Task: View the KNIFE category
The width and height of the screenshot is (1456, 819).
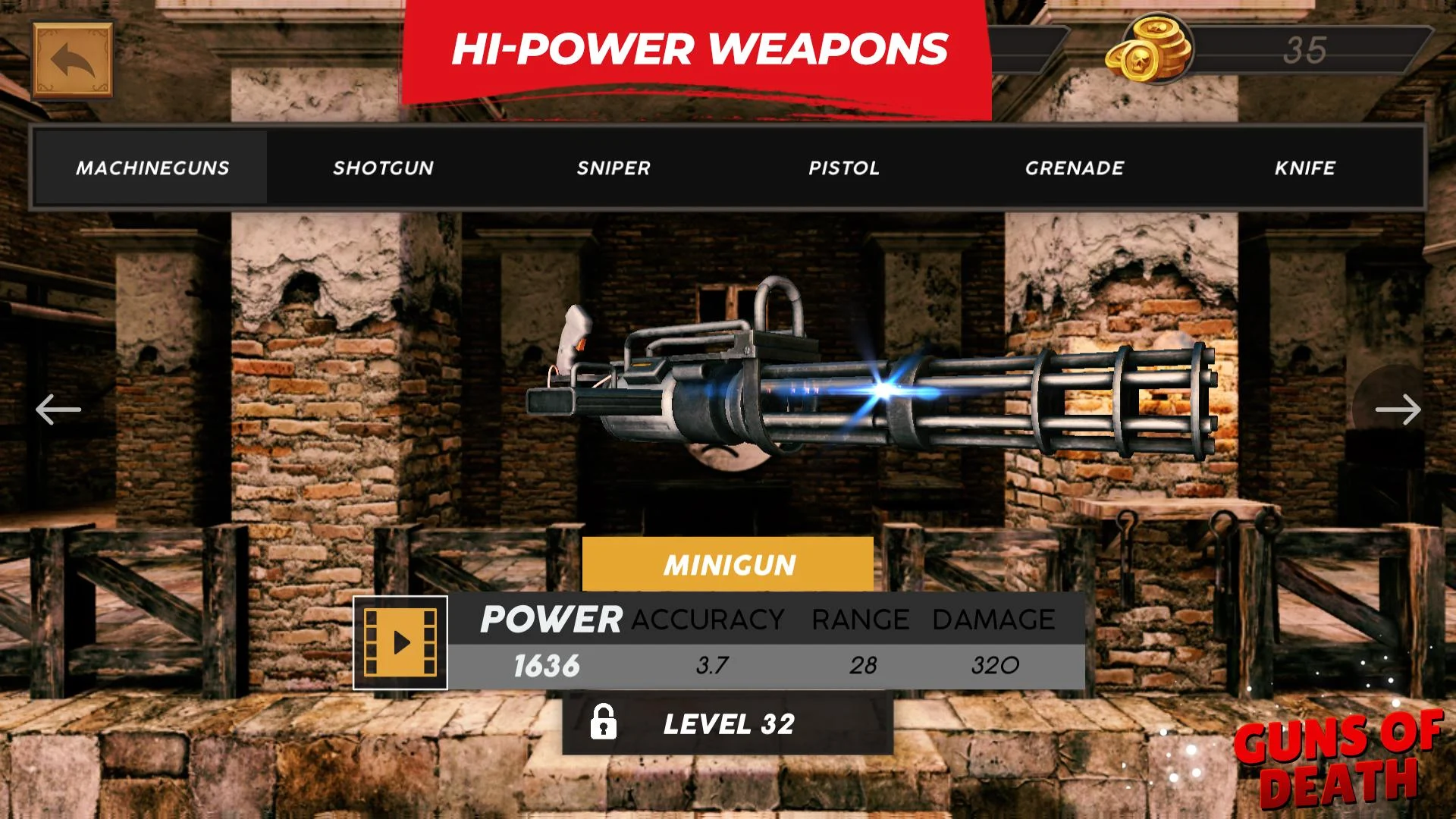Action: 1305,168
